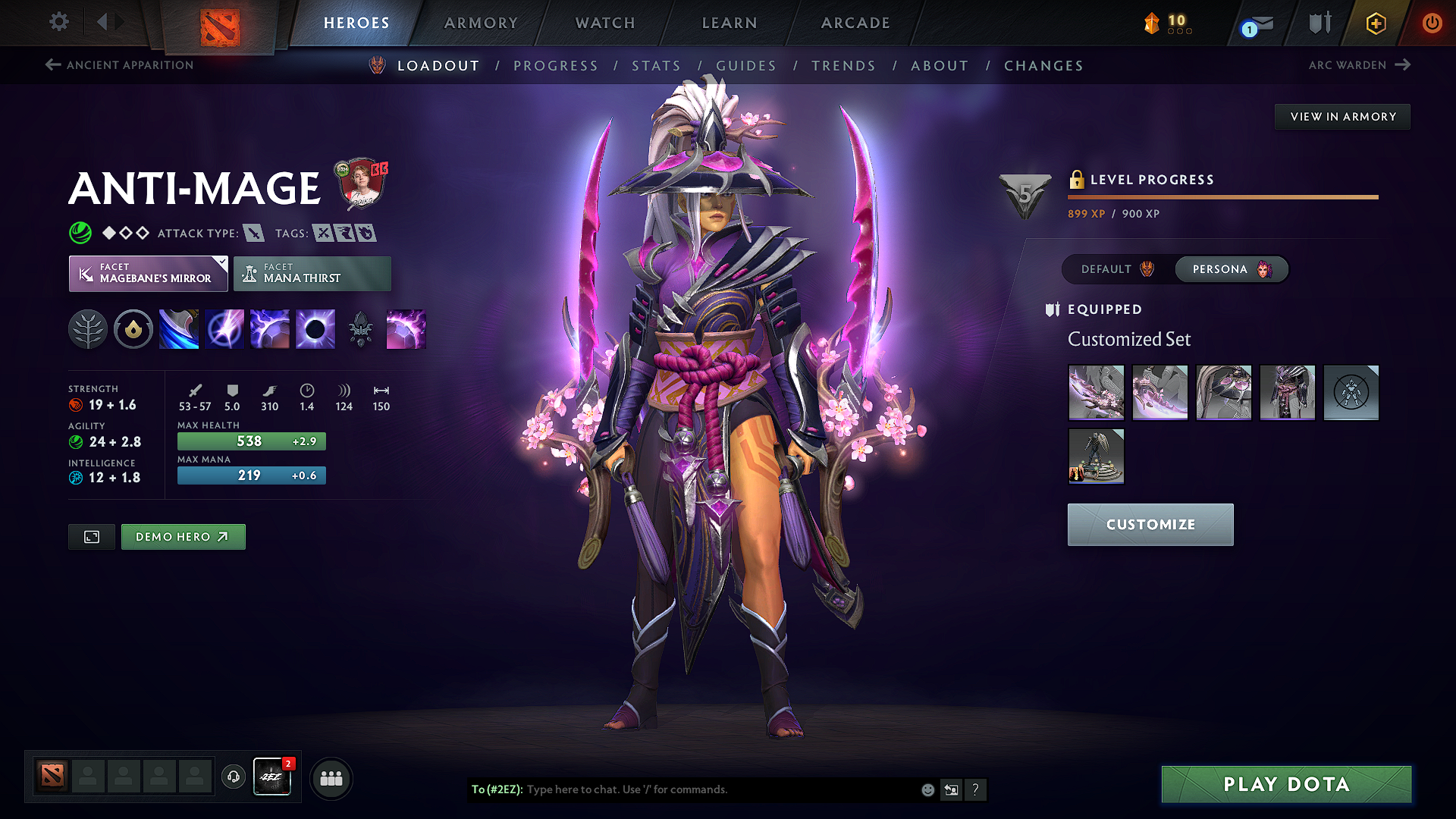This screenshot has width=1456, height=819.
Task: Switch to the STATS tab
Action: (657, 66)
